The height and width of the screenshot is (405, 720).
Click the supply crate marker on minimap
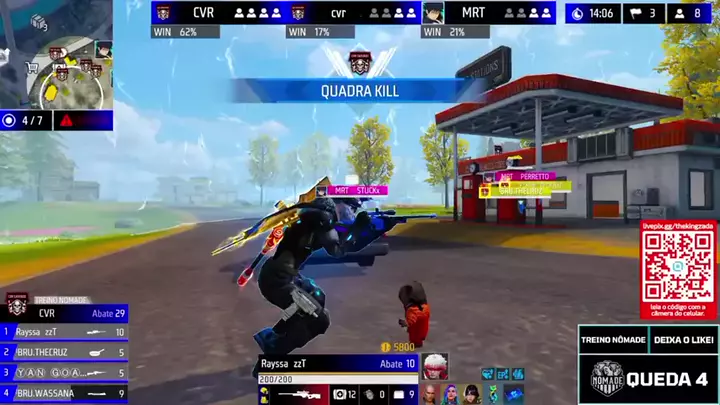pos(40,22)
